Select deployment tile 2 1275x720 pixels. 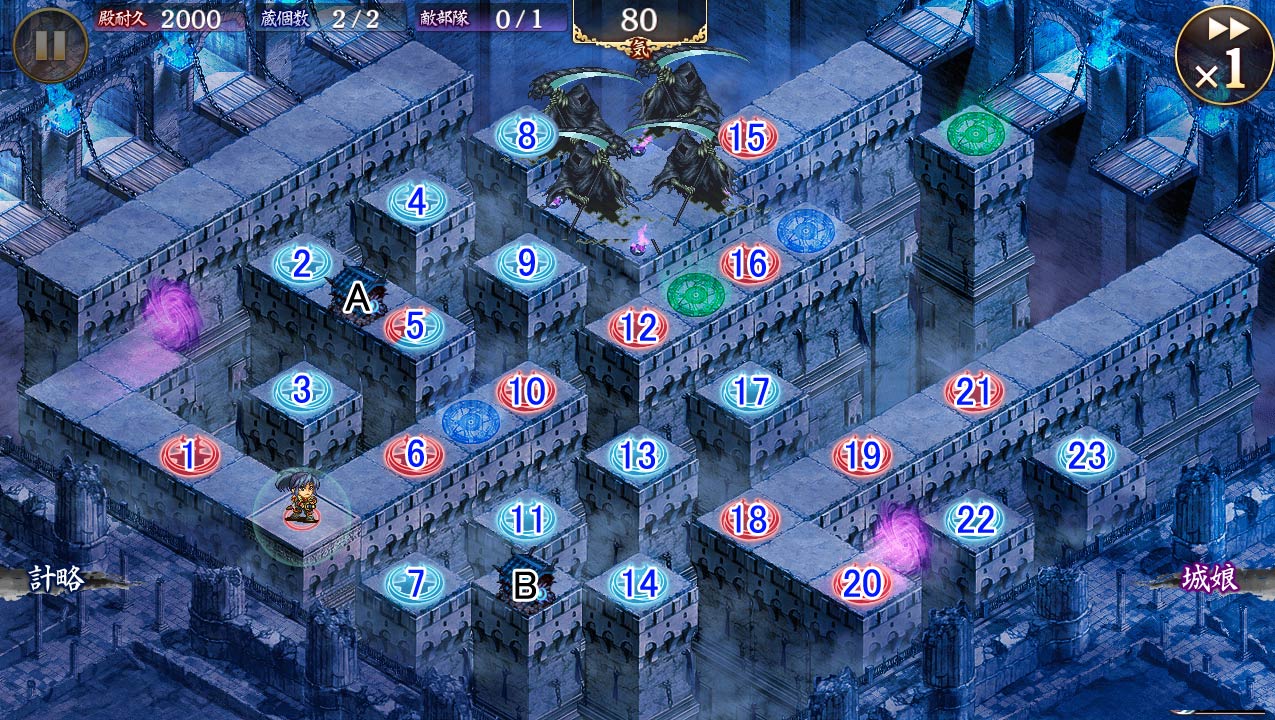pyautogui.click(x=301, y=265)
